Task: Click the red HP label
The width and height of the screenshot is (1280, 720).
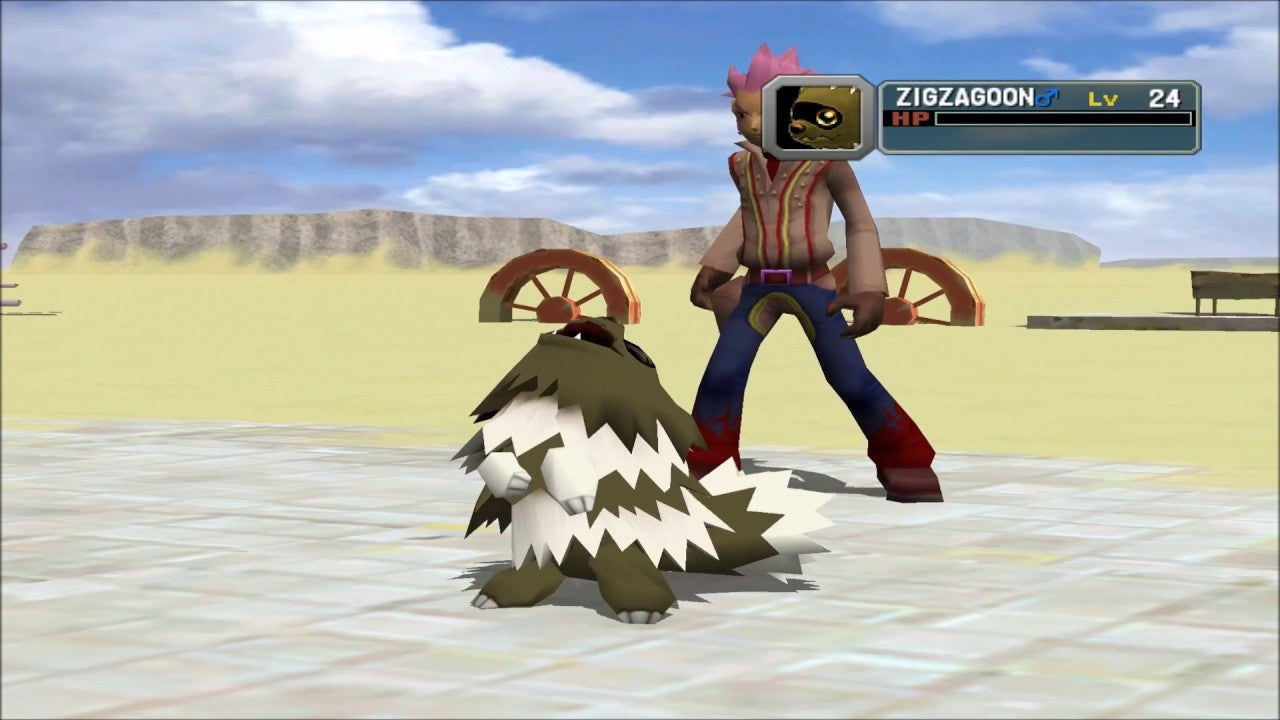Action: pos(910,120)
